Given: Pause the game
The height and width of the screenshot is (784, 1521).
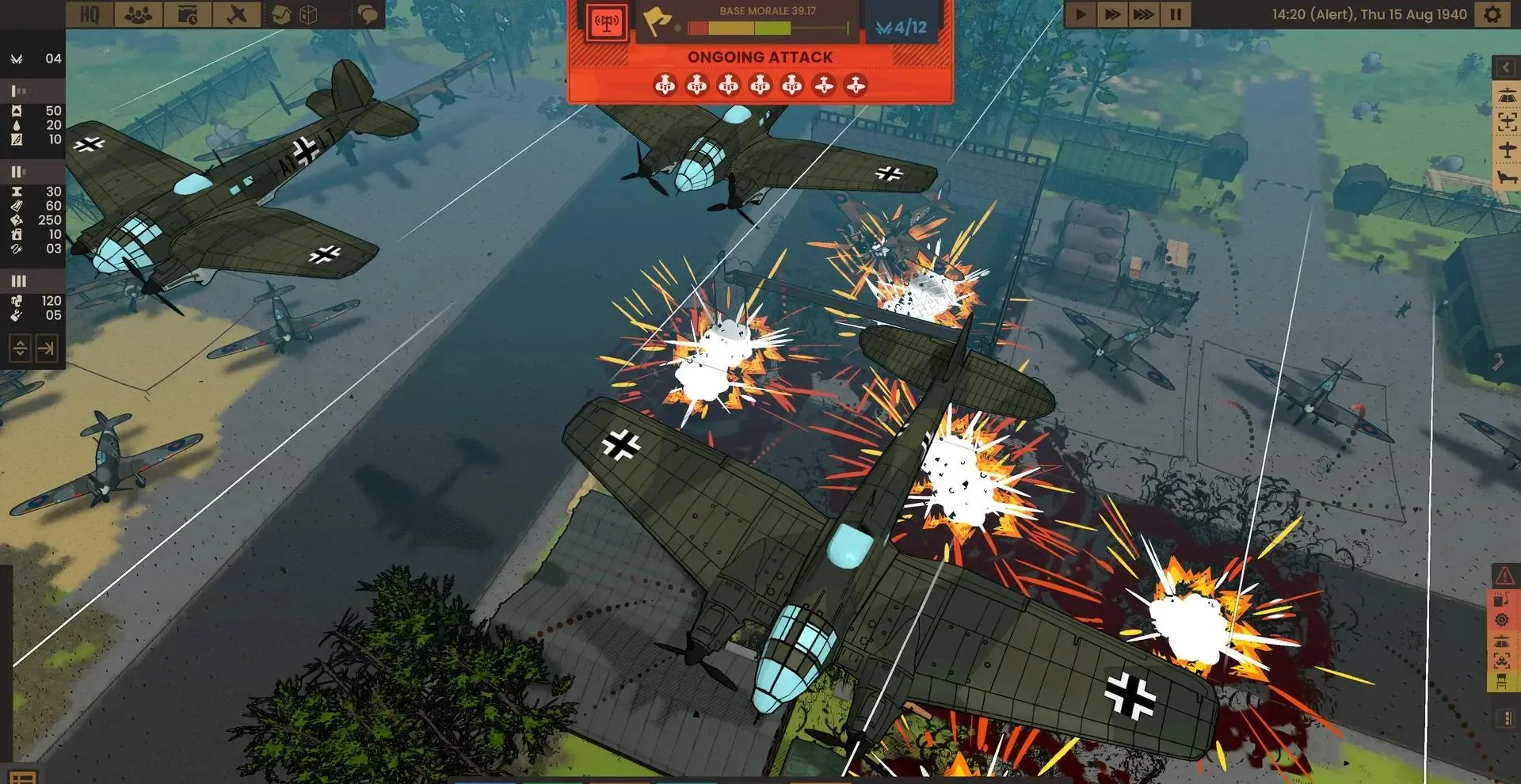Looking at the screenshot, I should pyautogui.click(x=1176, y=14).
